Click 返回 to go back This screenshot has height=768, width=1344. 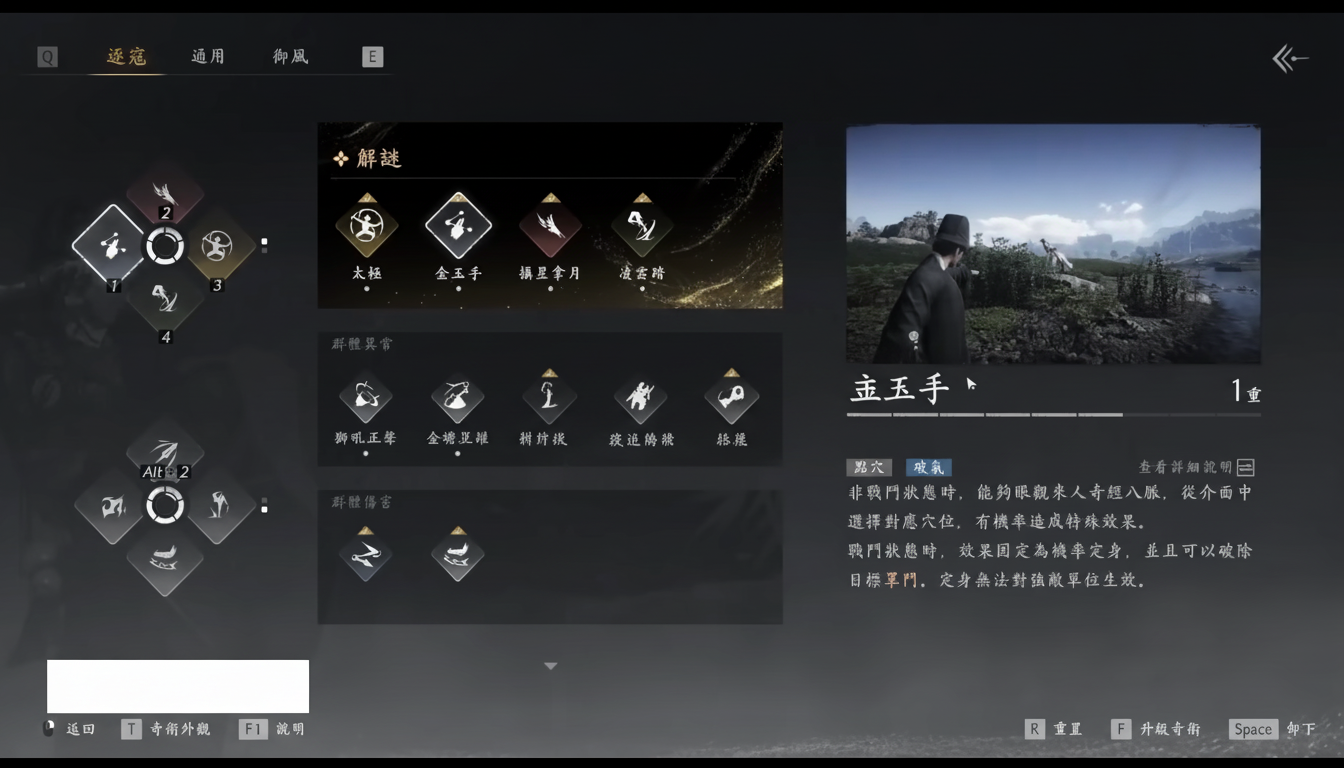(80, 729)
